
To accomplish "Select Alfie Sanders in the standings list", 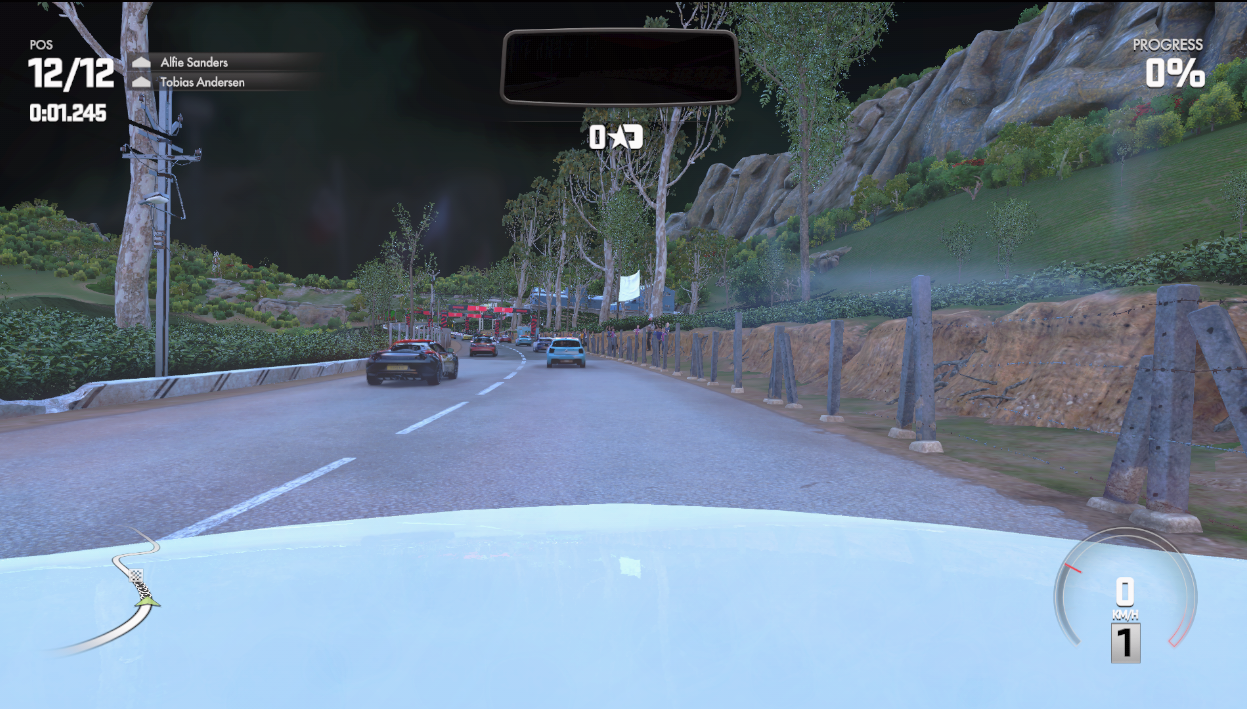I will [194, 62].
